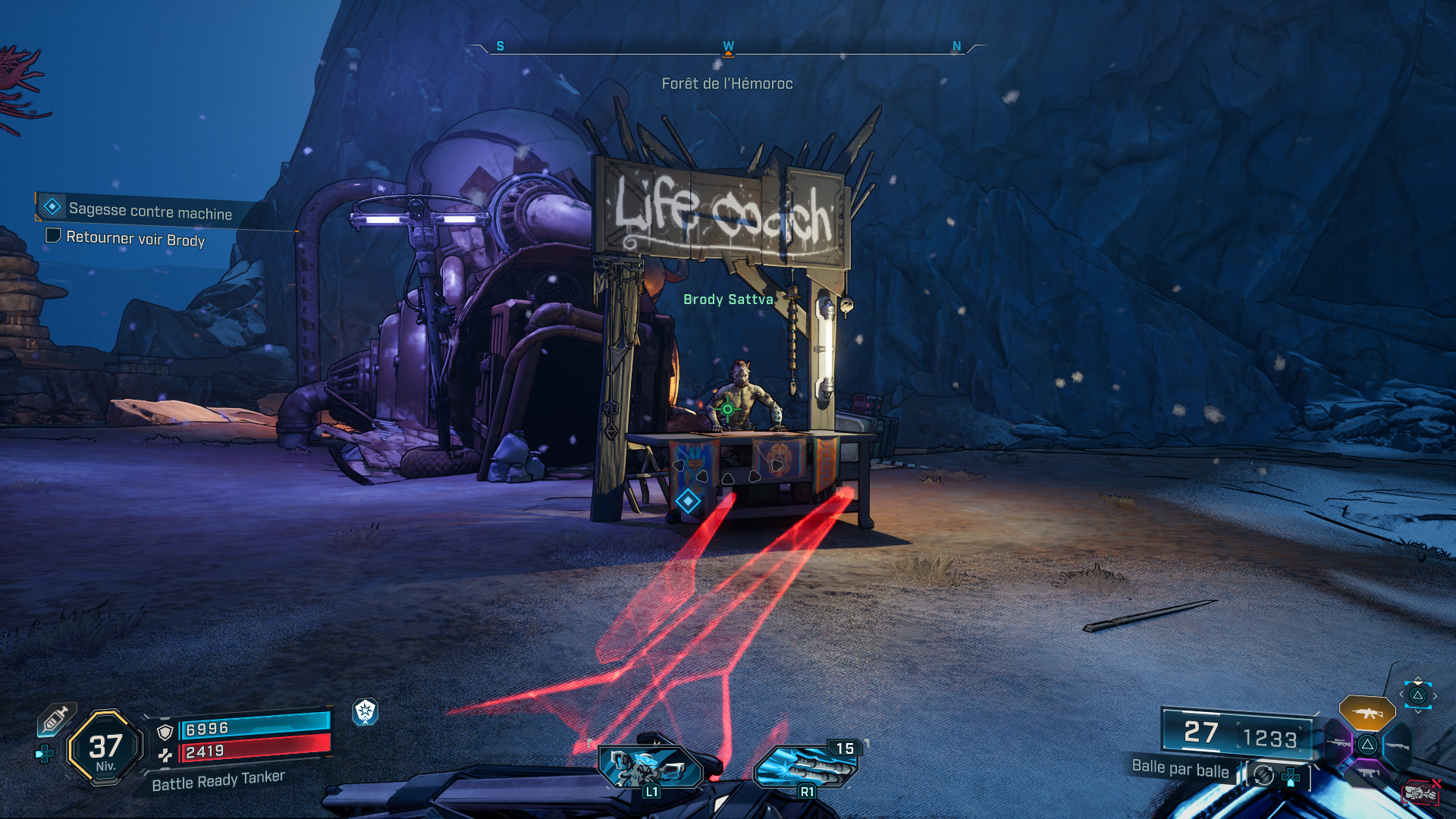Select the orange assault rifle weapon slot
This screenshot has height=819, width=1456.
(1367, 713)
